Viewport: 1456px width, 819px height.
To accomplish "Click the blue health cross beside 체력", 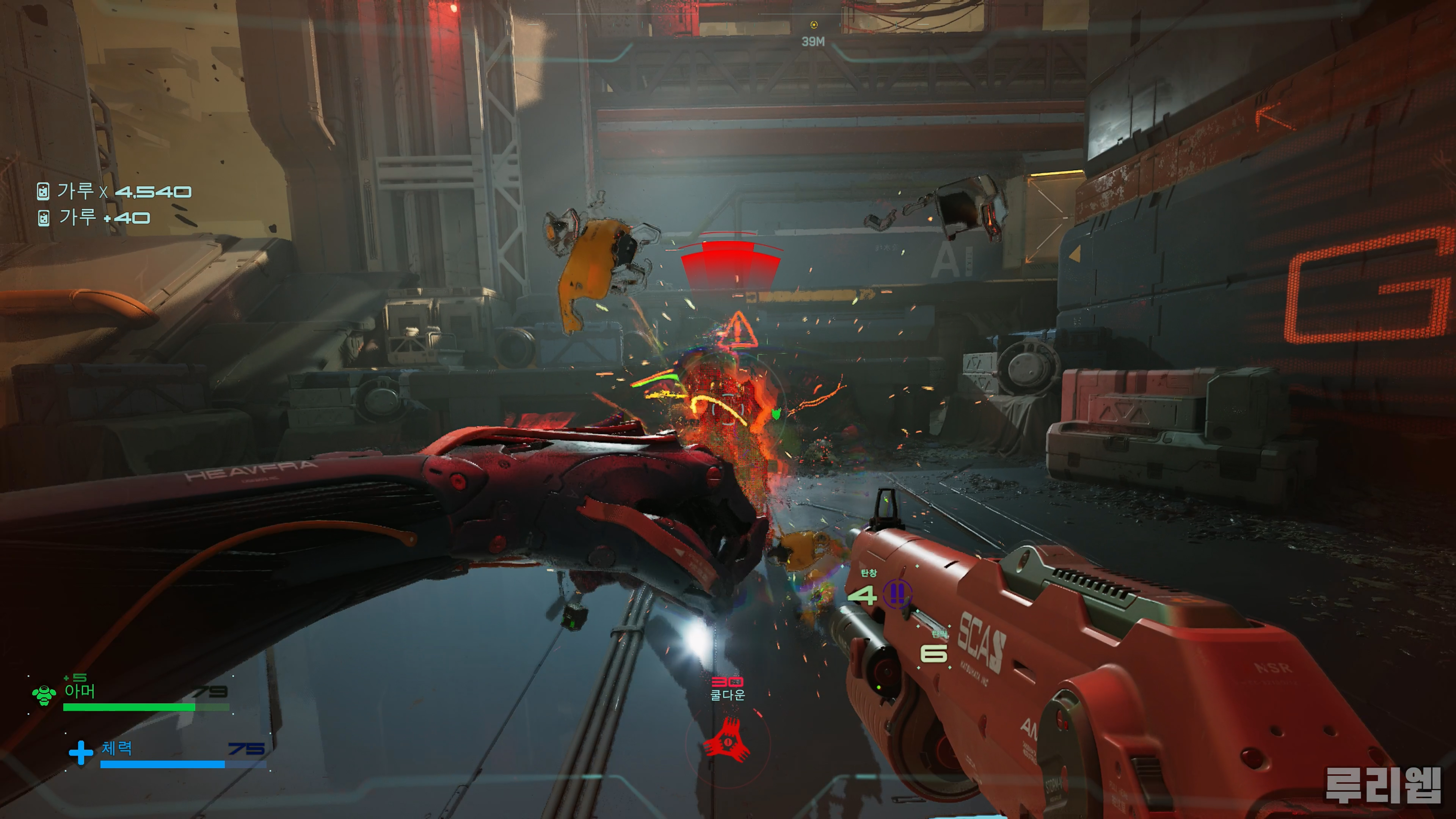I will click(x=81, y=752).
